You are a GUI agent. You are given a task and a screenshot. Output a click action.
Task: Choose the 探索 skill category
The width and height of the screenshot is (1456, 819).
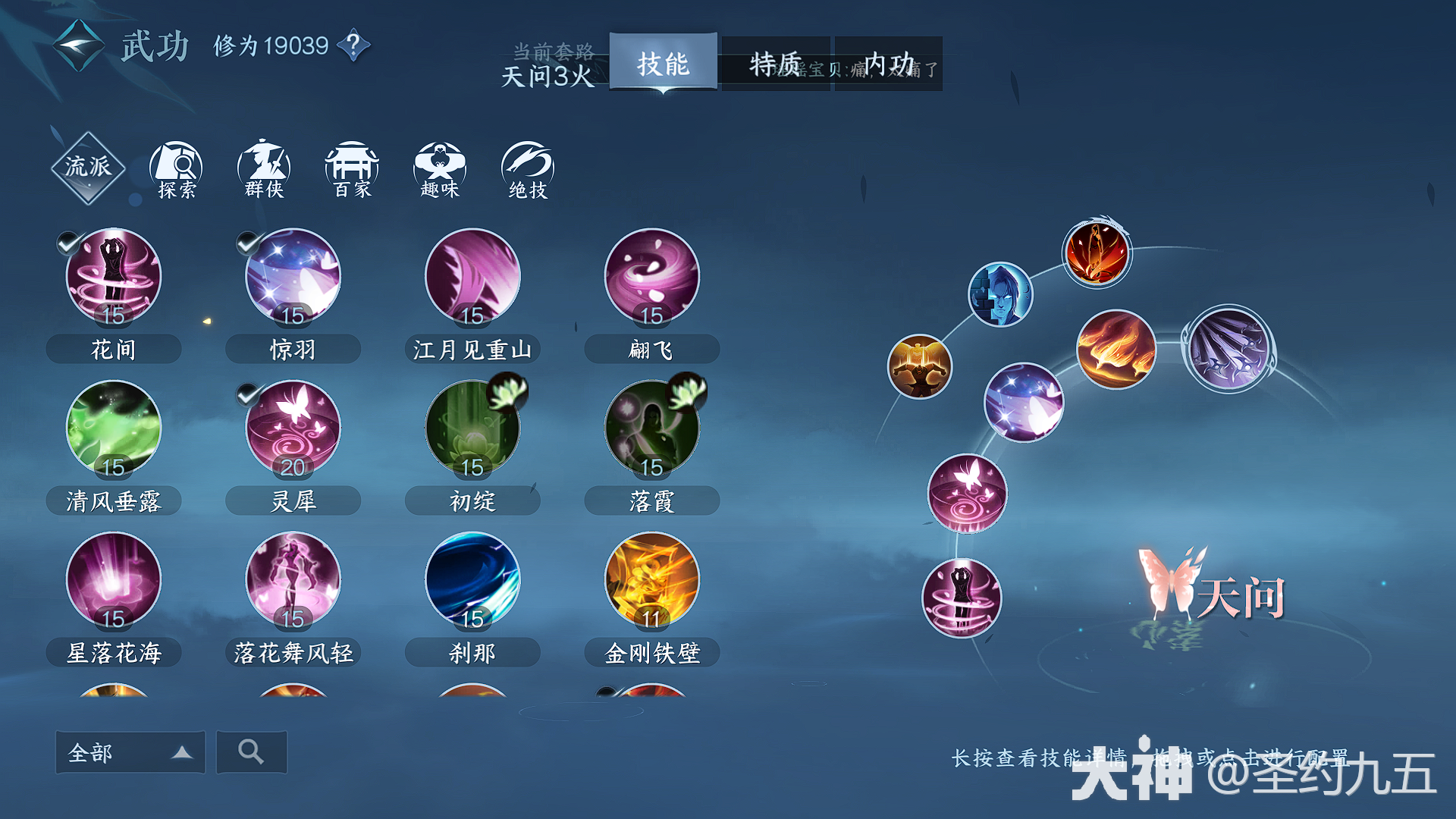pyautogui.click(x=176, y=170)
